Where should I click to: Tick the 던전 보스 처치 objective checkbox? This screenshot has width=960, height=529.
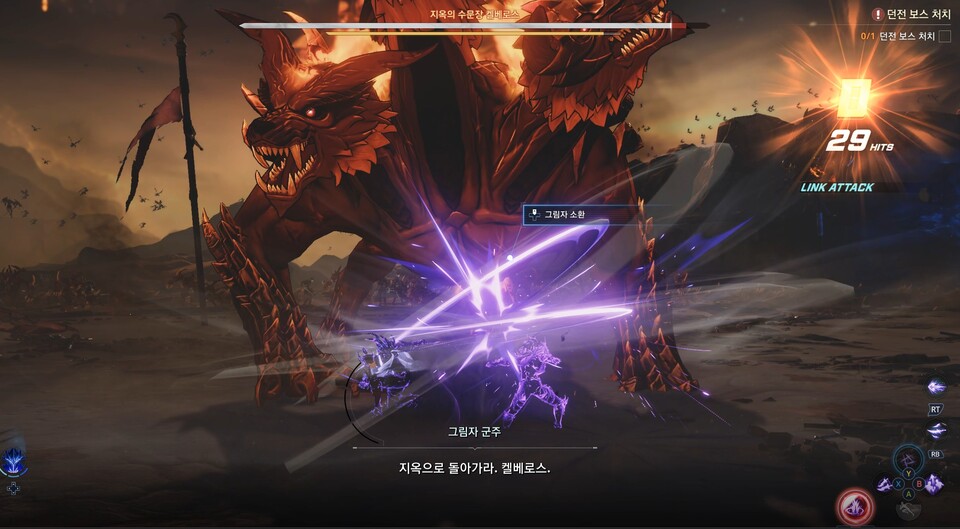point(945,37)
